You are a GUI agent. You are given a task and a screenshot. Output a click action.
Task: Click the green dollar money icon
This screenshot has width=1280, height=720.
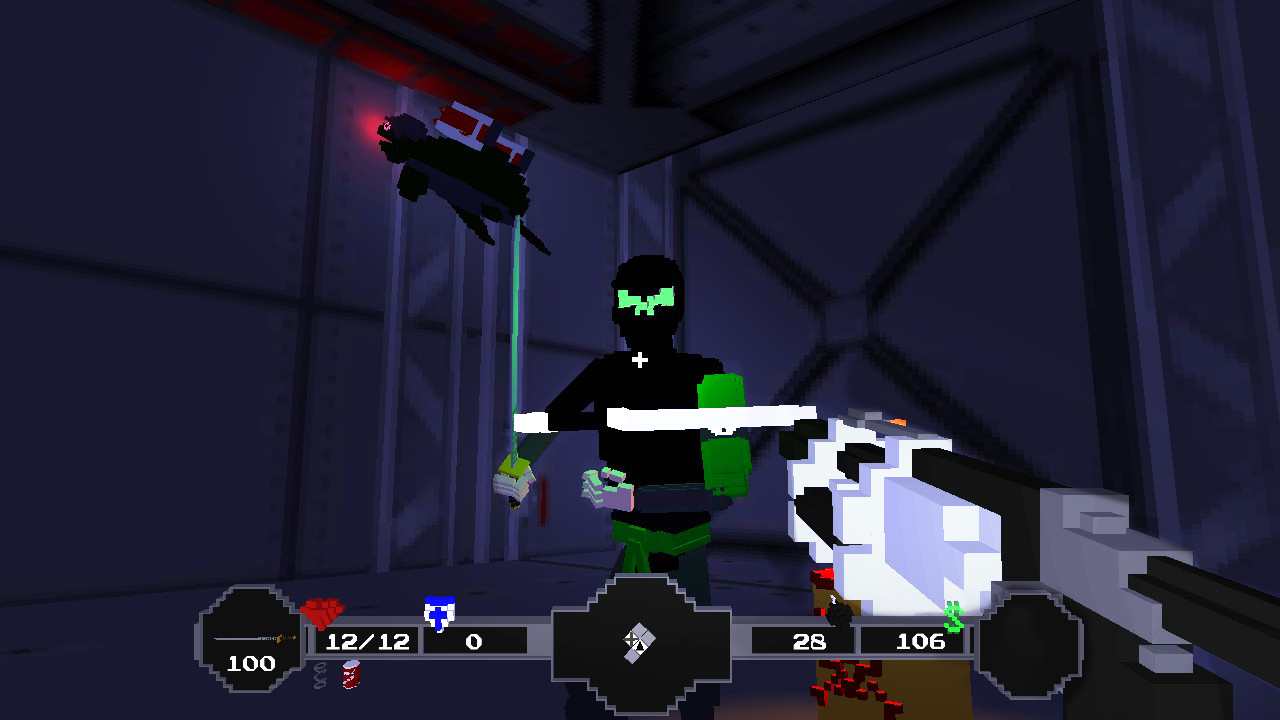pyautogui.click(x=952, y=617)
